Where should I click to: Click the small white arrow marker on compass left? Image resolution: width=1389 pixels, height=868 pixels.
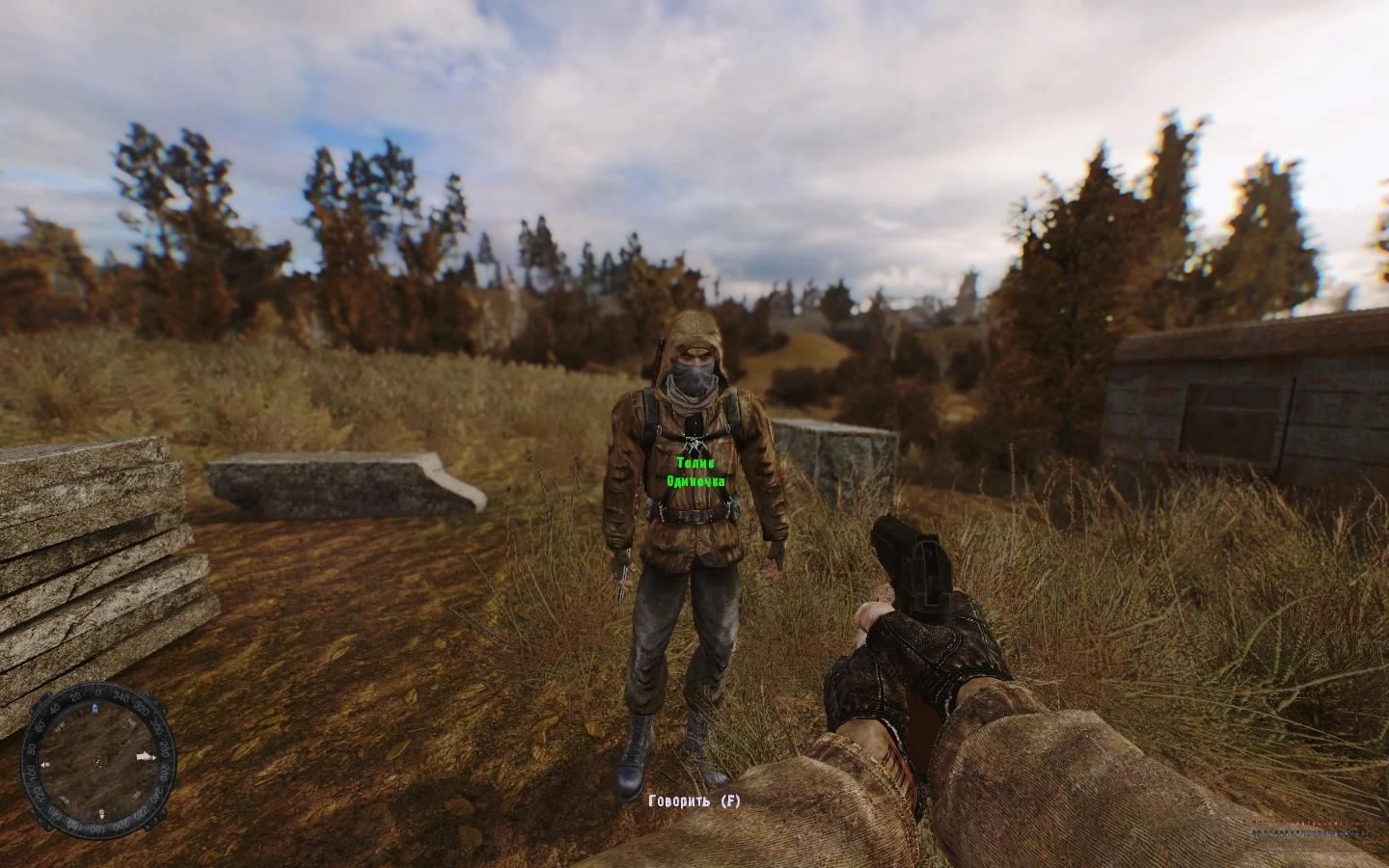tap(46, 764)
